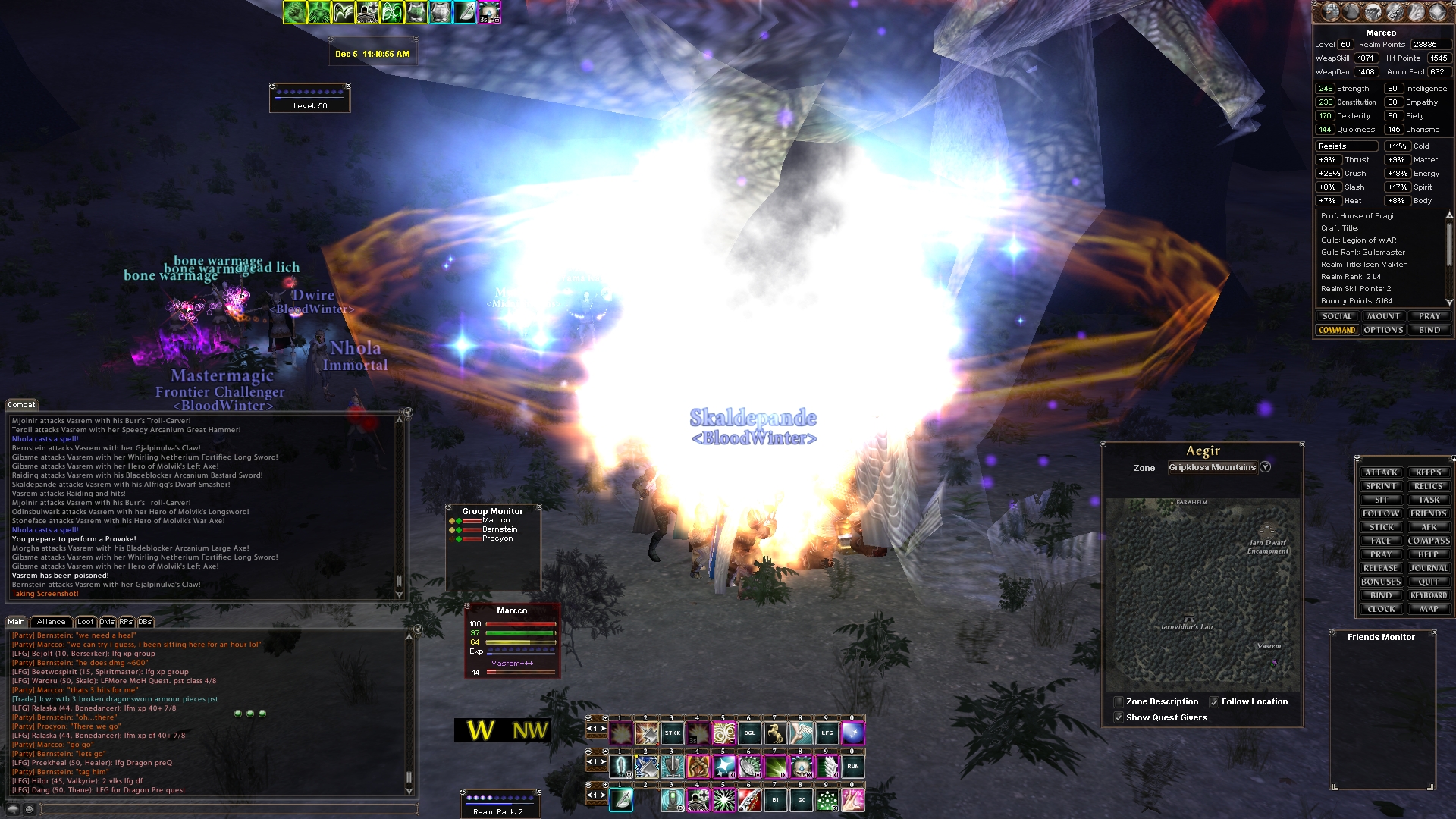Use the LFG macro hotbar slot

point(827,733)
